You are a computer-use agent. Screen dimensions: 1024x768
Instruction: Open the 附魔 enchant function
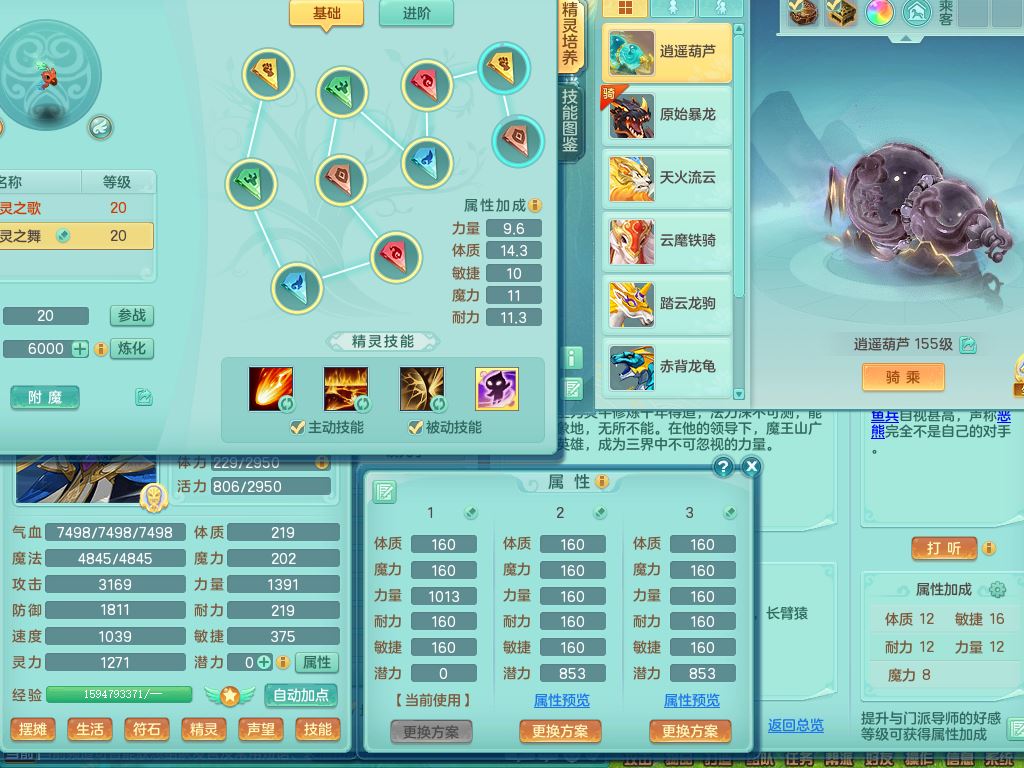[45, 397]
